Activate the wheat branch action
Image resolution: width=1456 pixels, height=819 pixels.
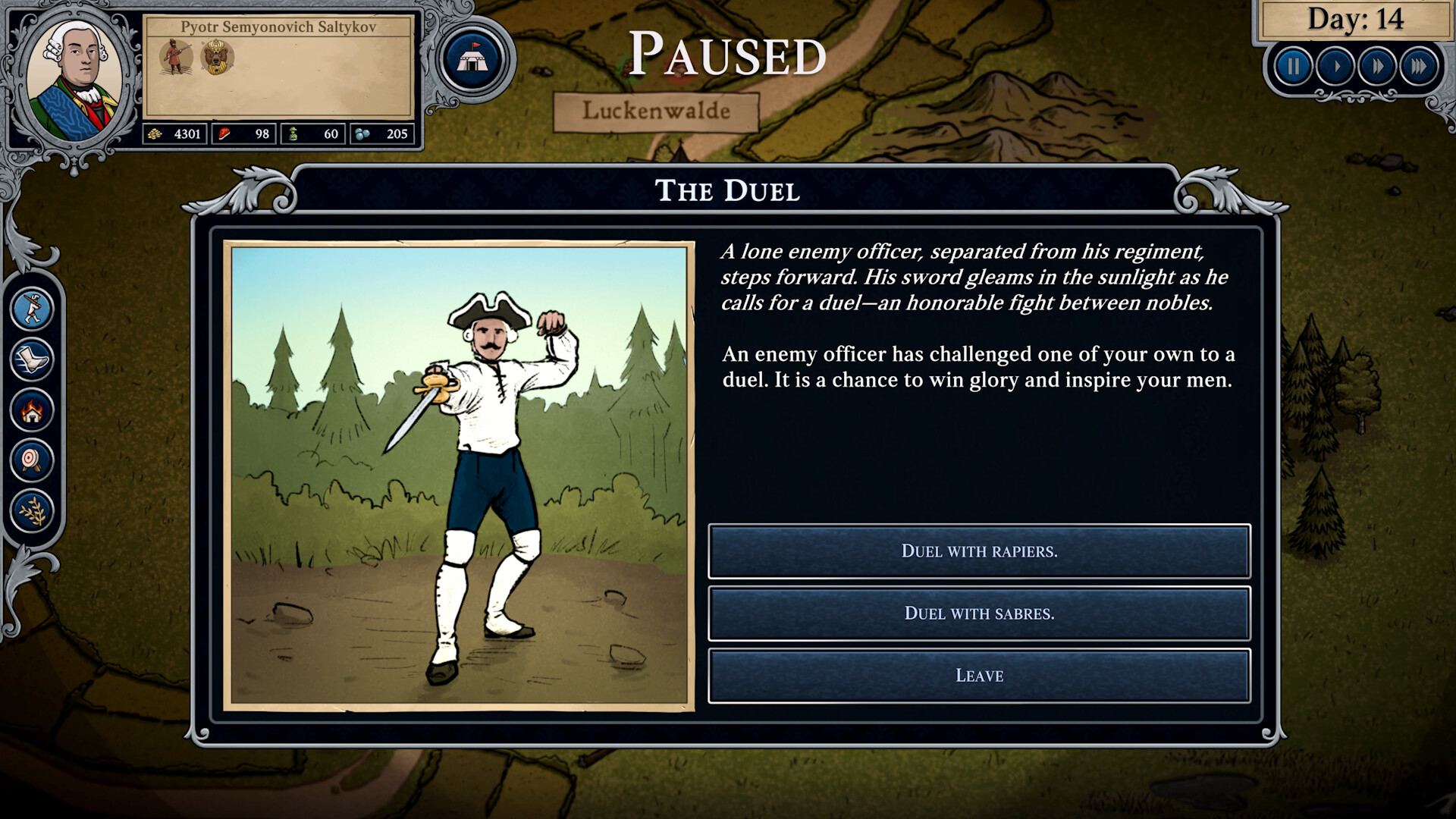[32, 510]
